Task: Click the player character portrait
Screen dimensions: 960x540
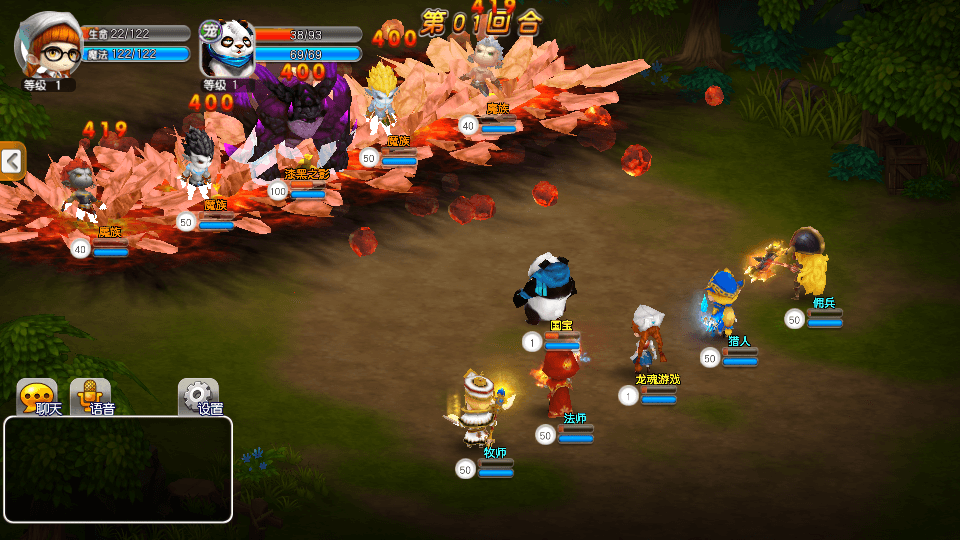Action: coord(48,44)
